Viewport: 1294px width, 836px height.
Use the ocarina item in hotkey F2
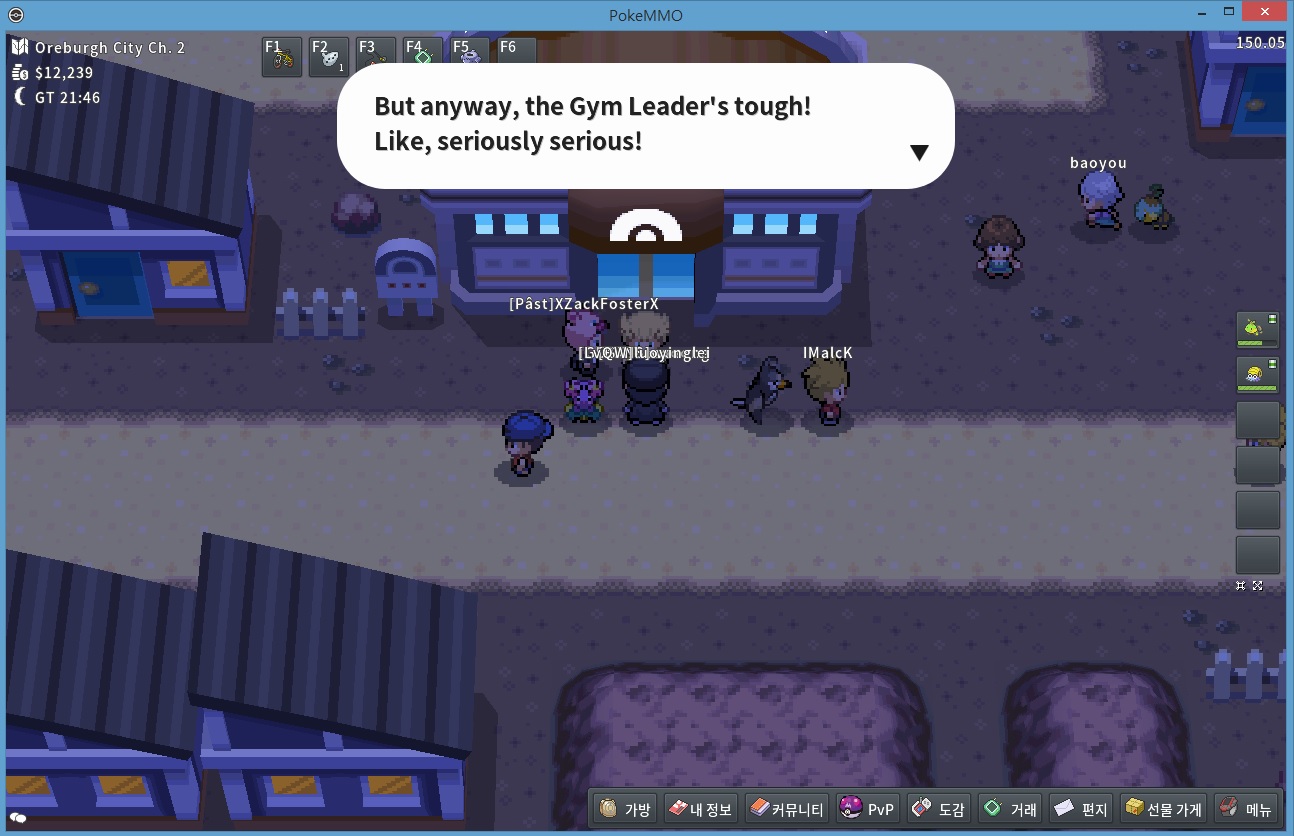(x=329, y=58)
